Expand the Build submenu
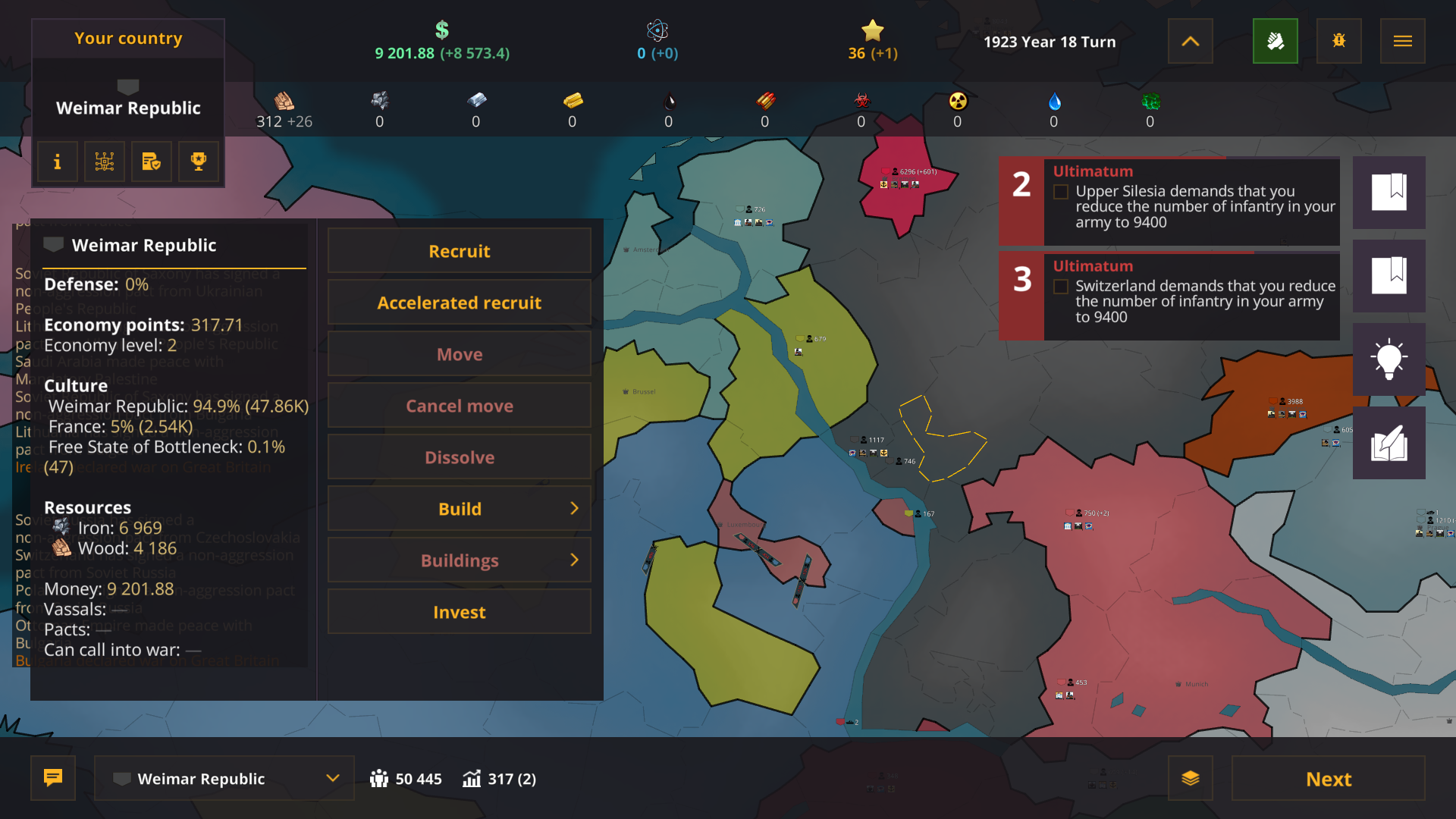 coord(459,508)
